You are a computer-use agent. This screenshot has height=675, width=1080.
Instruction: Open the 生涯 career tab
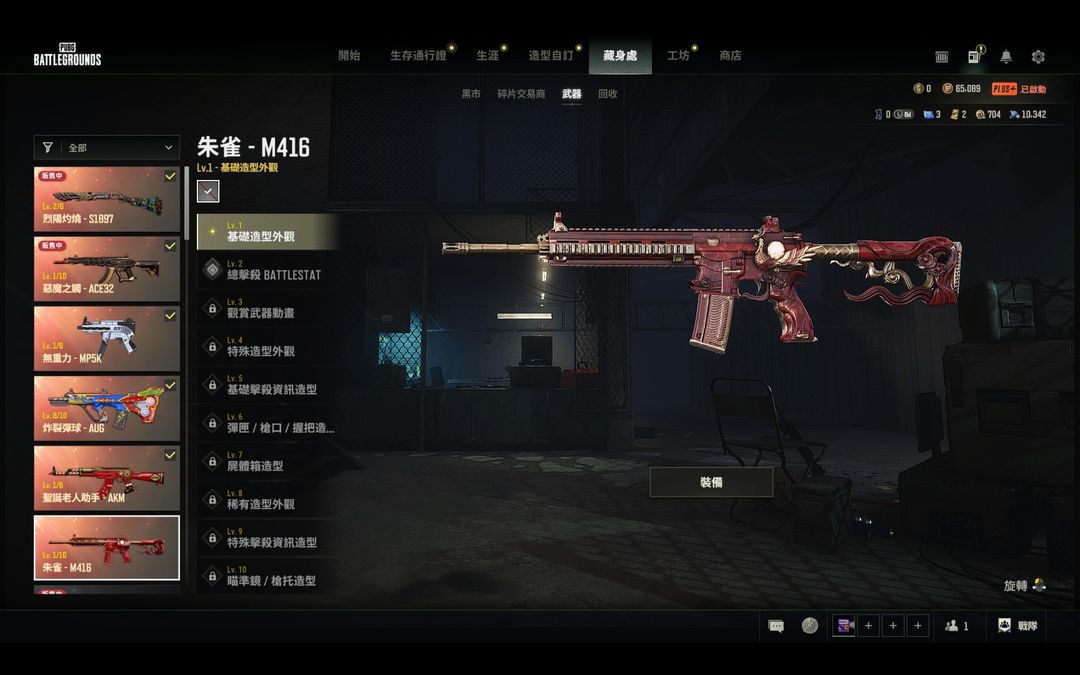click(487, 56)
